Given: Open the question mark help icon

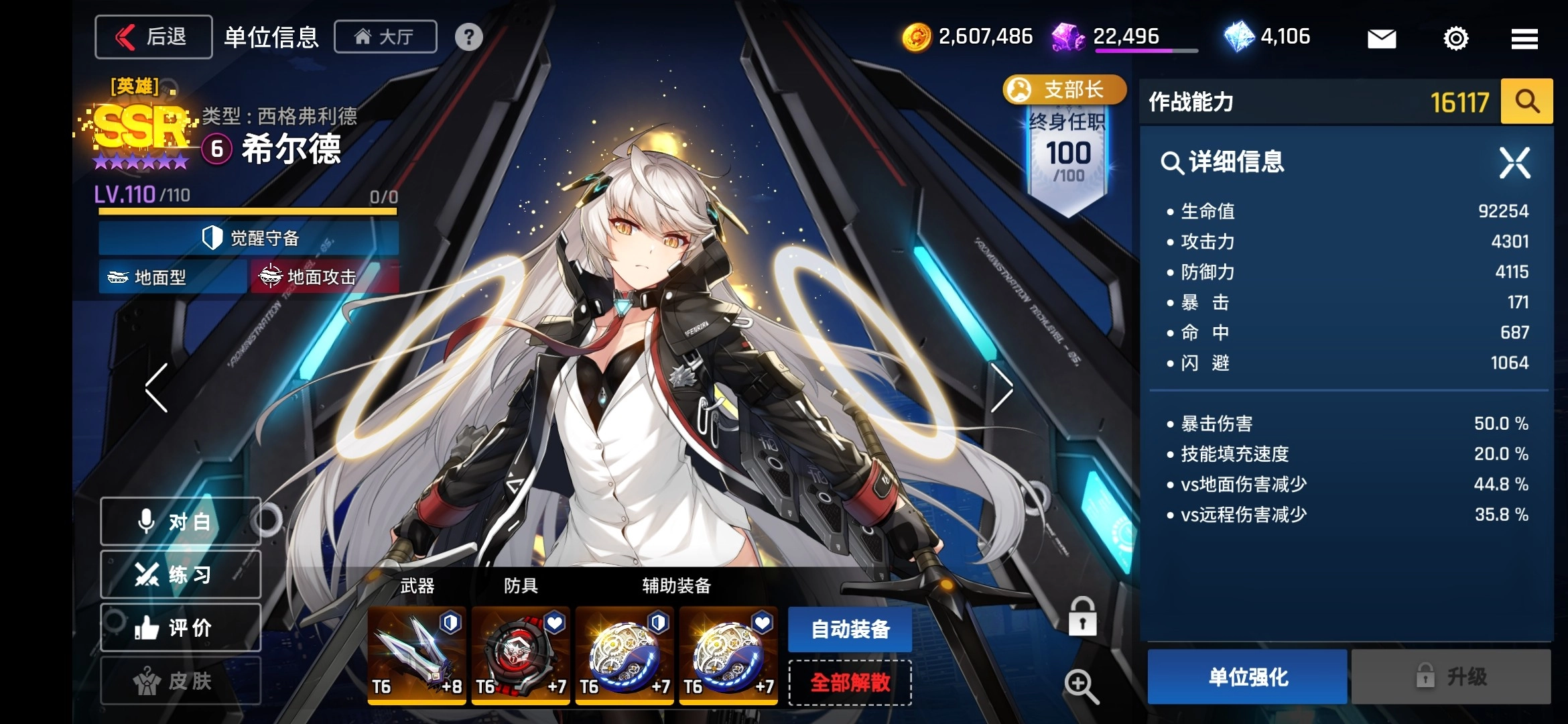Looking at the screenshot, I should (x=468, y=37).
